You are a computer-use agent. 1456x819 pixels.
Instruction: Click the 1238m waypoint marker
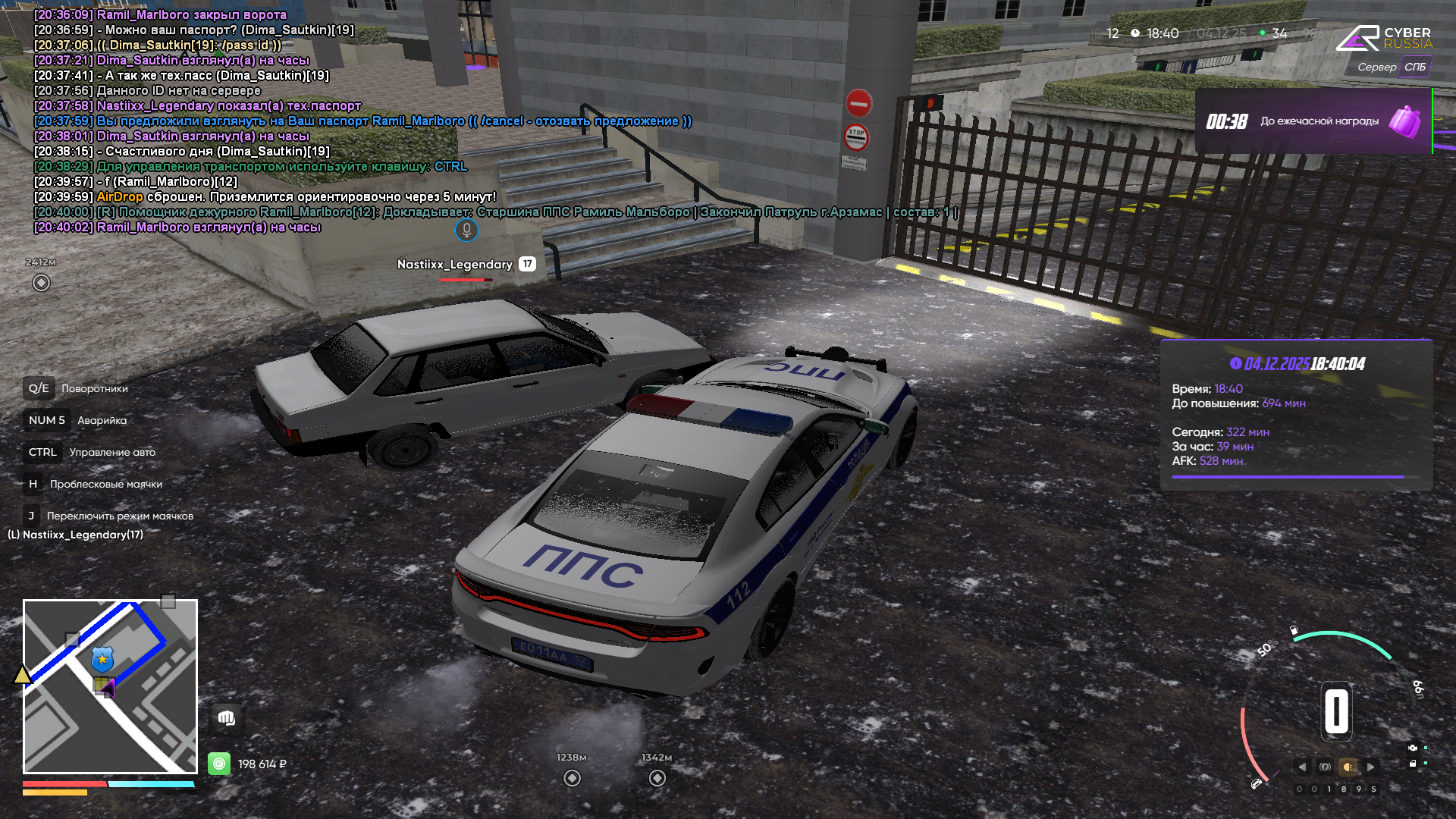tap(573, 778)
